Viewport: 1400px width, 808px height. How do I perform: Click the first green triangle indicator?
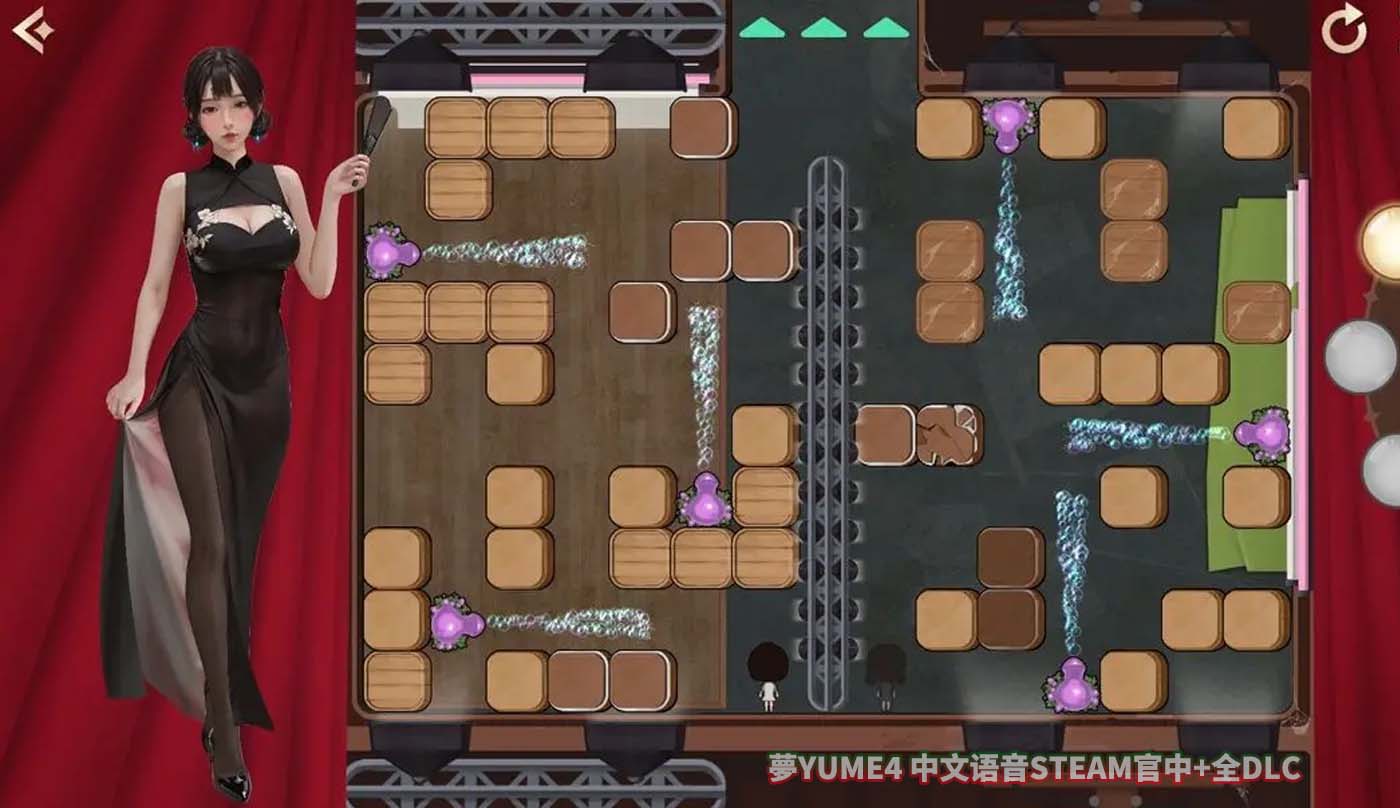761,30
